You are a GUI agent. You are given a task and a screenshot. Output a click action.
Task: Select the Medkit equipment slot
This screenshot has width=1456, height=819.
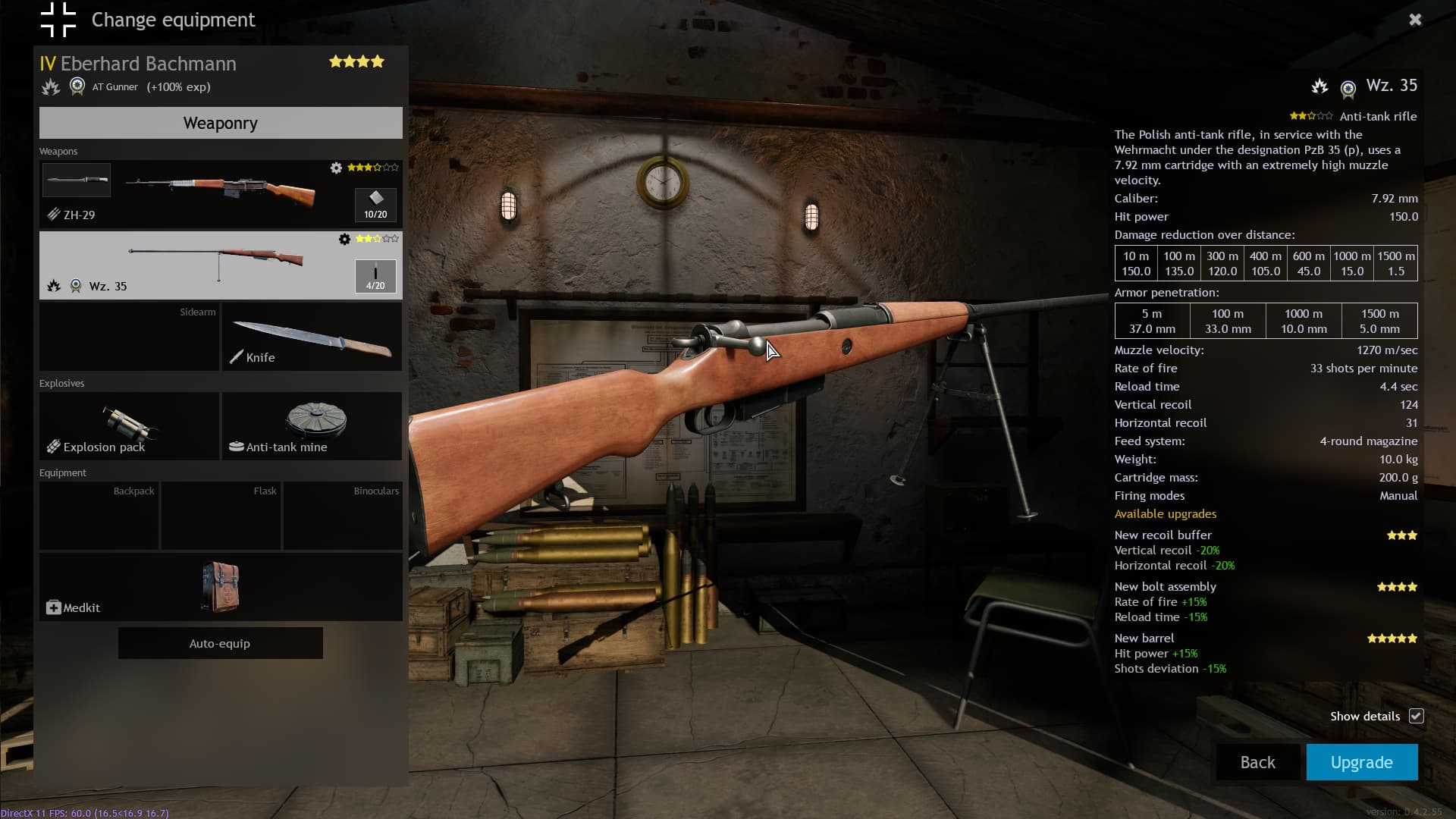click(221, 587)
